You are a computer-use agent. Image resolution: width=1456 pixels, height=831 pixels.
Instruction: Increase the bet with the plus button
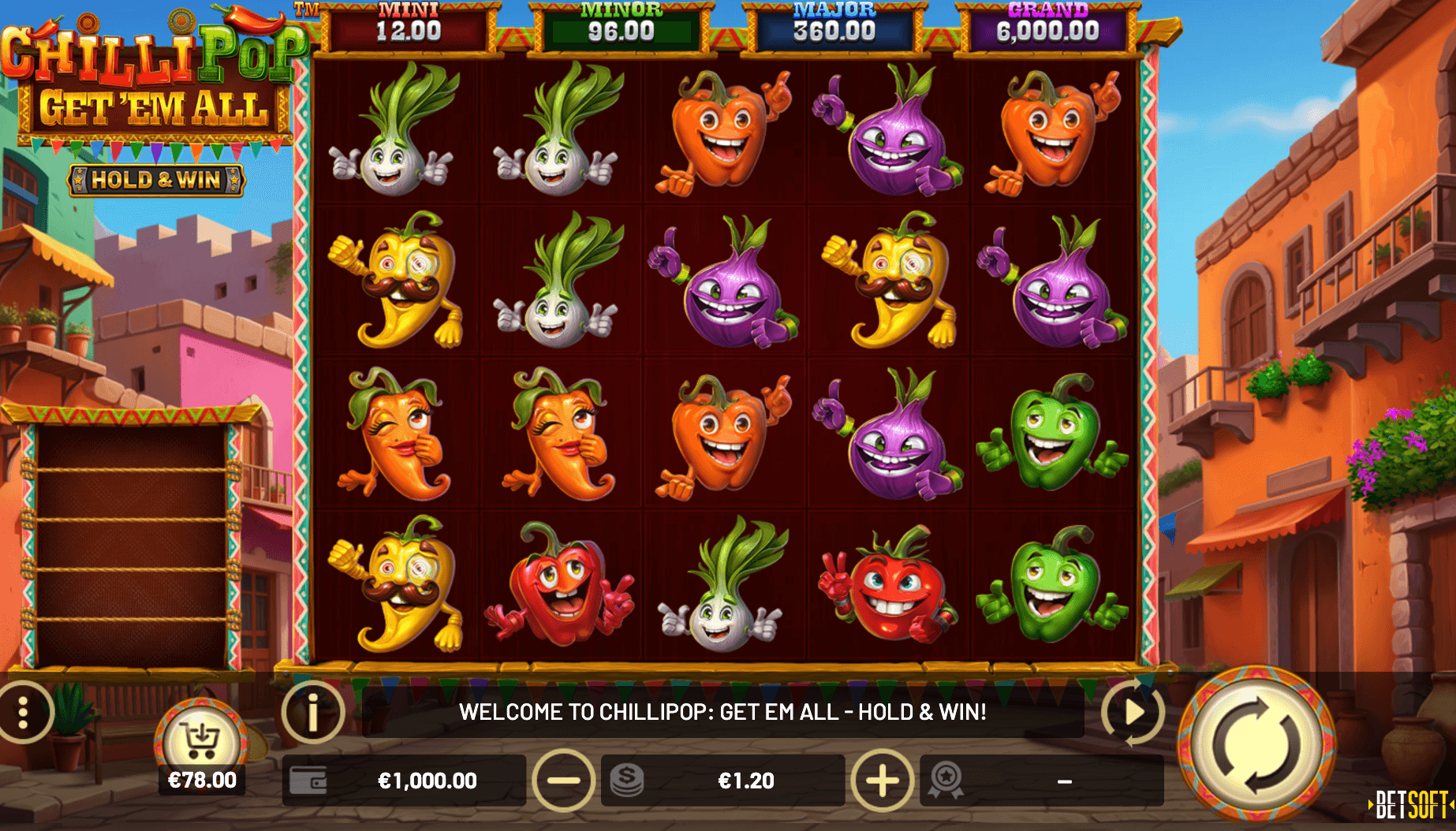pos(882,781)
